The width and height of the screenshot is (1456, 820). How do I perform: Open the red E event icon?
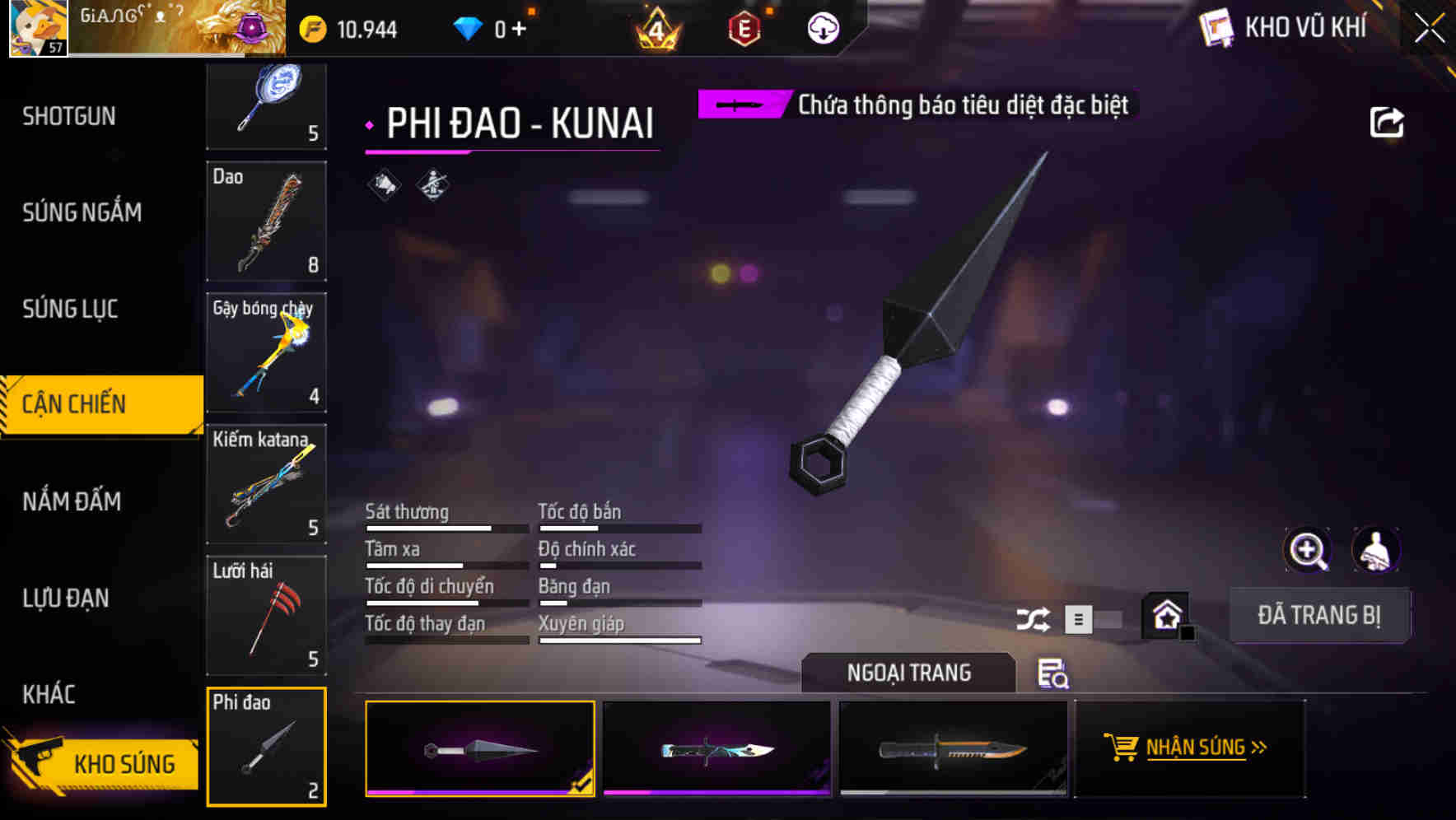point(745,27)
